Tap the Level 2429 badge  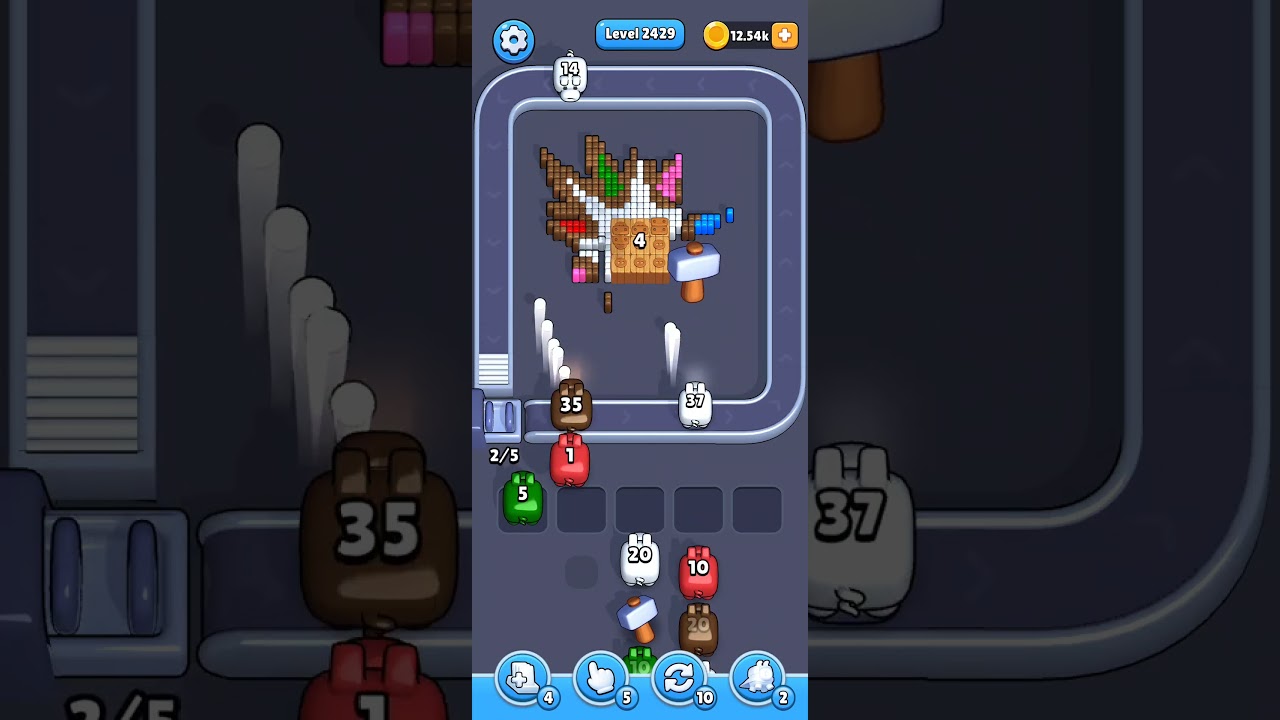coord(640,34)
